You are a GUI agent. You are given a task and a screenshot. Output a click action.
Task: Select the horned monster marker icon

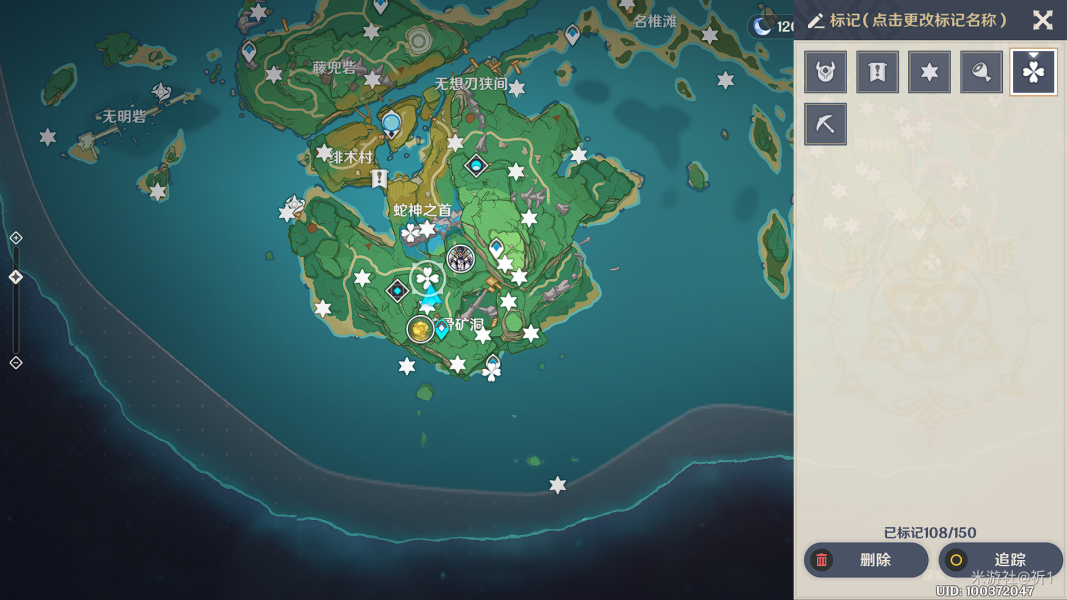coord(825,72)
